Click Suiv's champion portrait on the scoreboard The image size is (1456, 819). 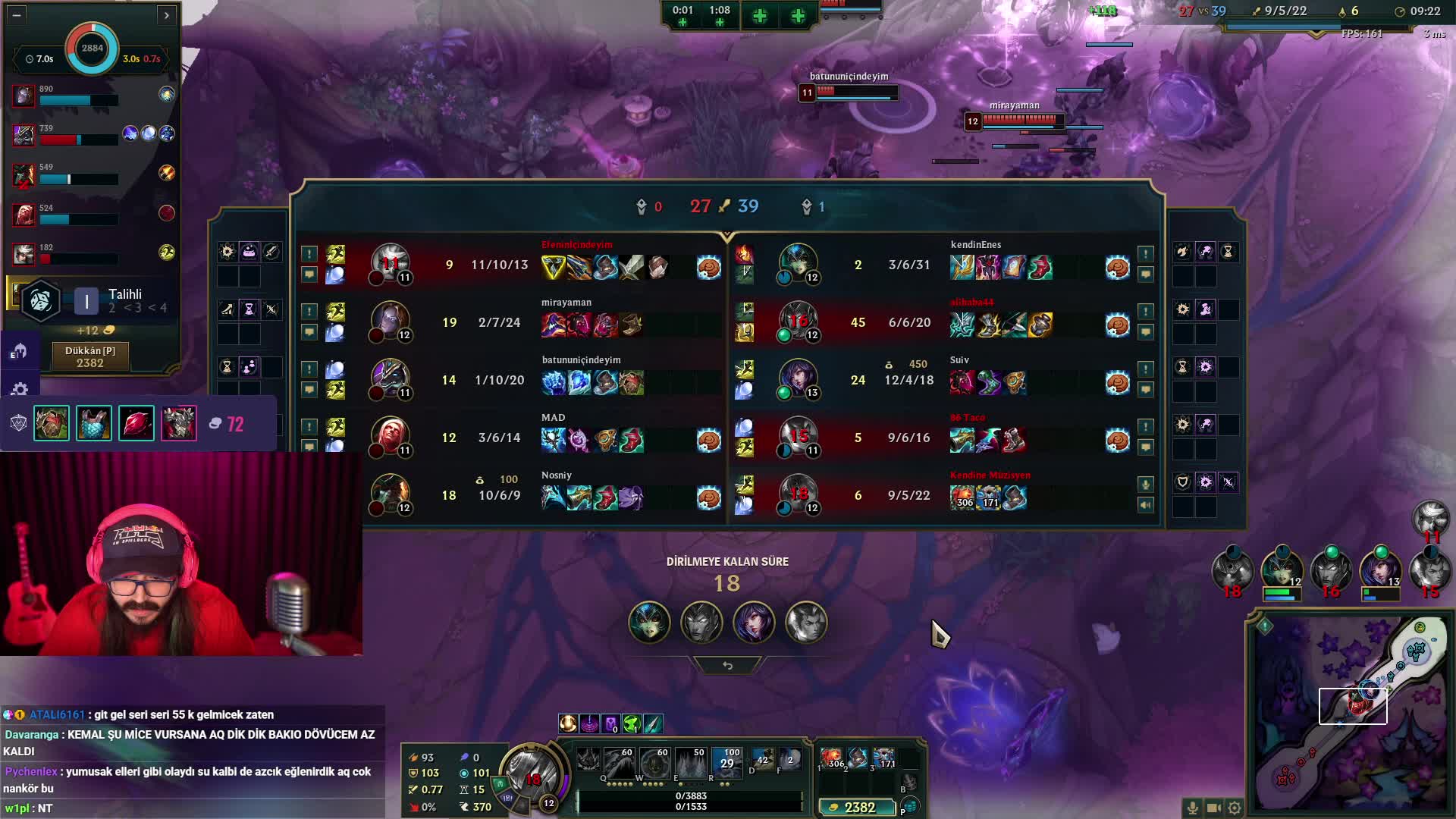tap(799, 378)
